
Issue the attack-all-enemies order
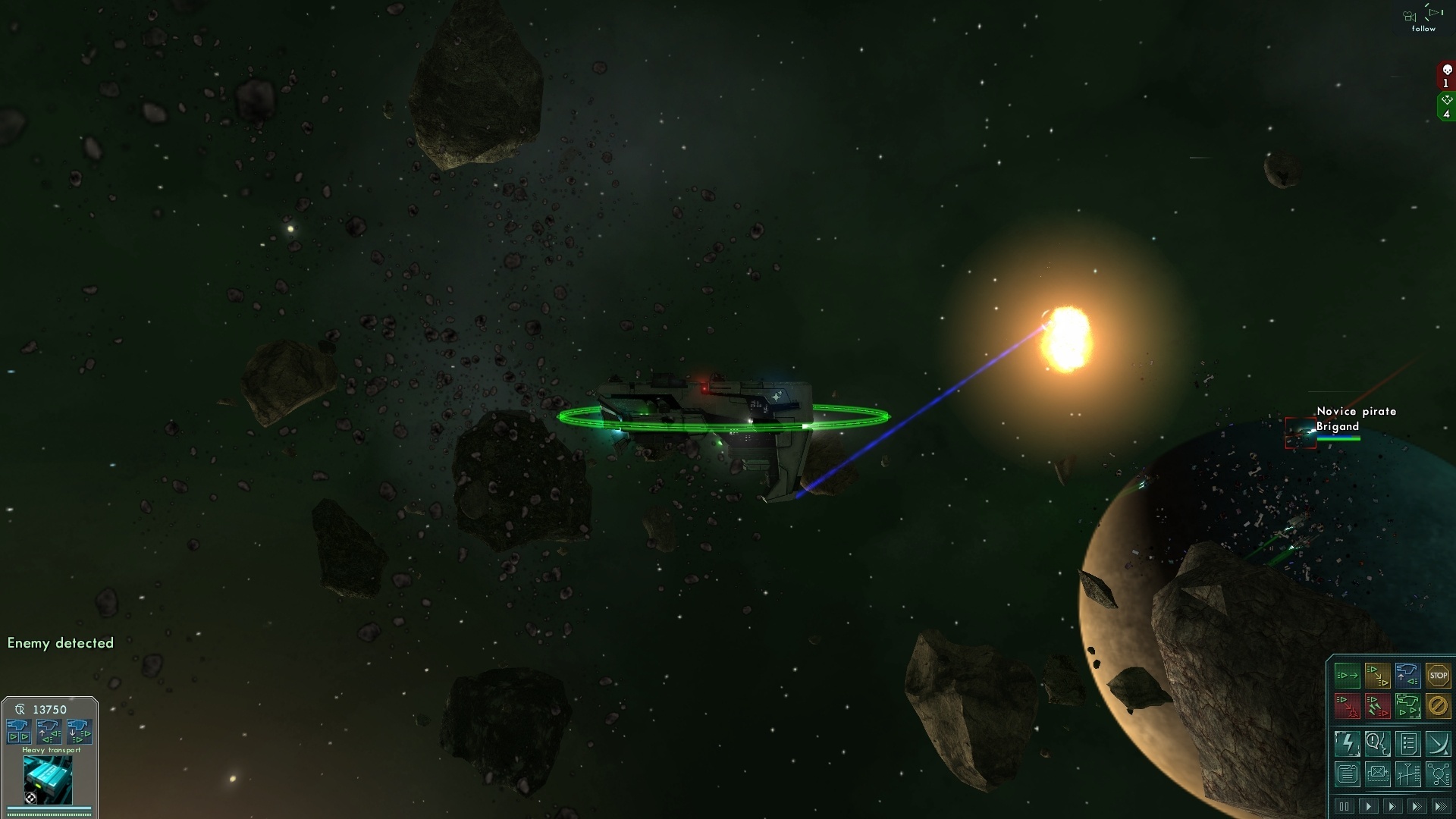click(x=1378, y=706)
